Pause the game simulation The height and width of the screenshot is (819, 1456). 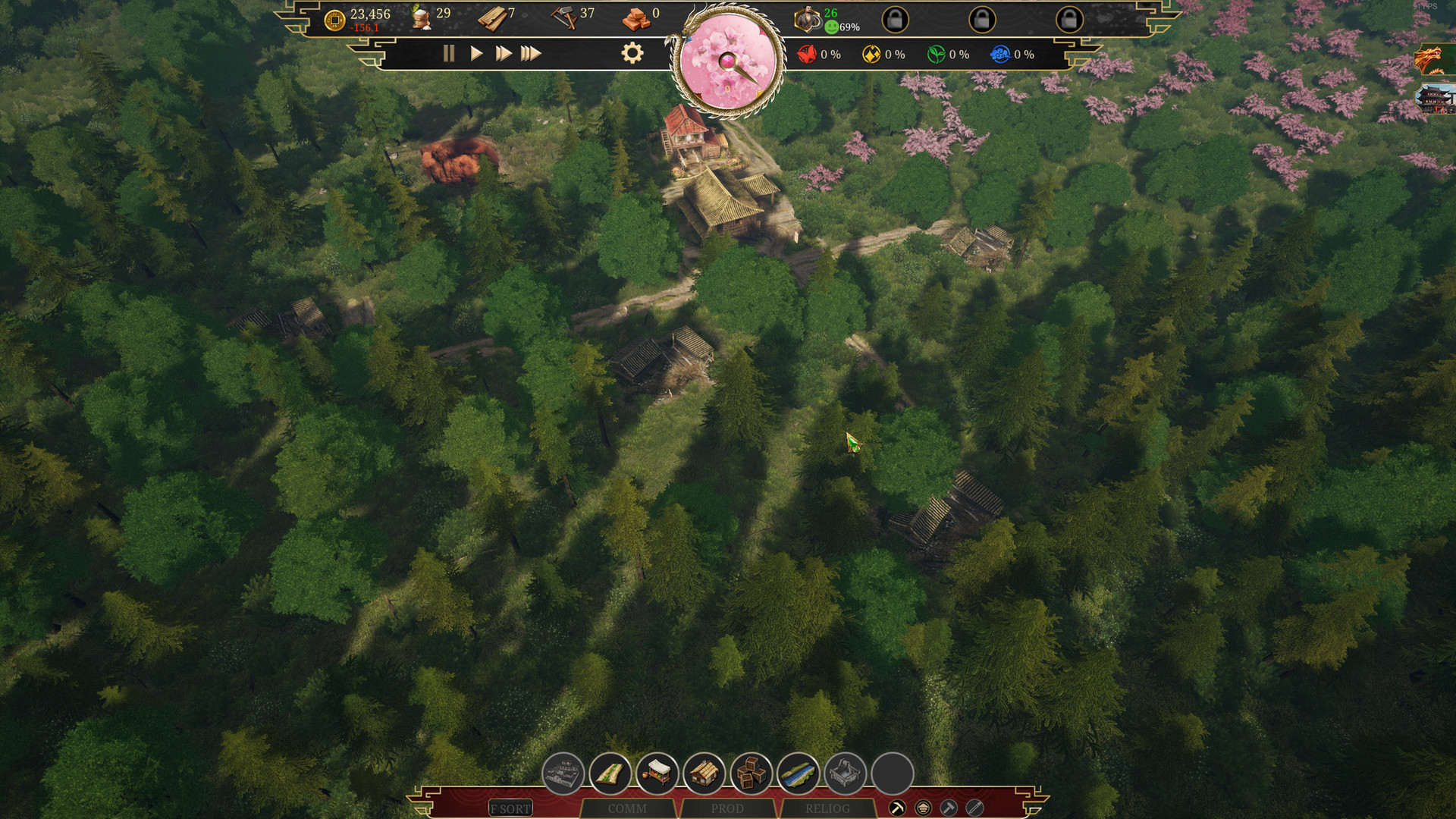pyautogui.click(x=449, y=54)
